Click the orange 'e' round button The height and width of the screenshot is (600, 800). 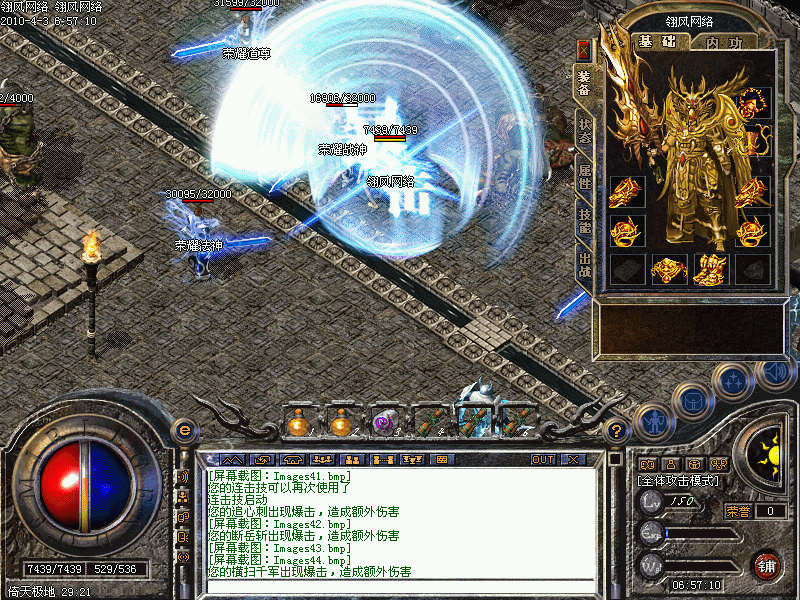pos(183,430)
